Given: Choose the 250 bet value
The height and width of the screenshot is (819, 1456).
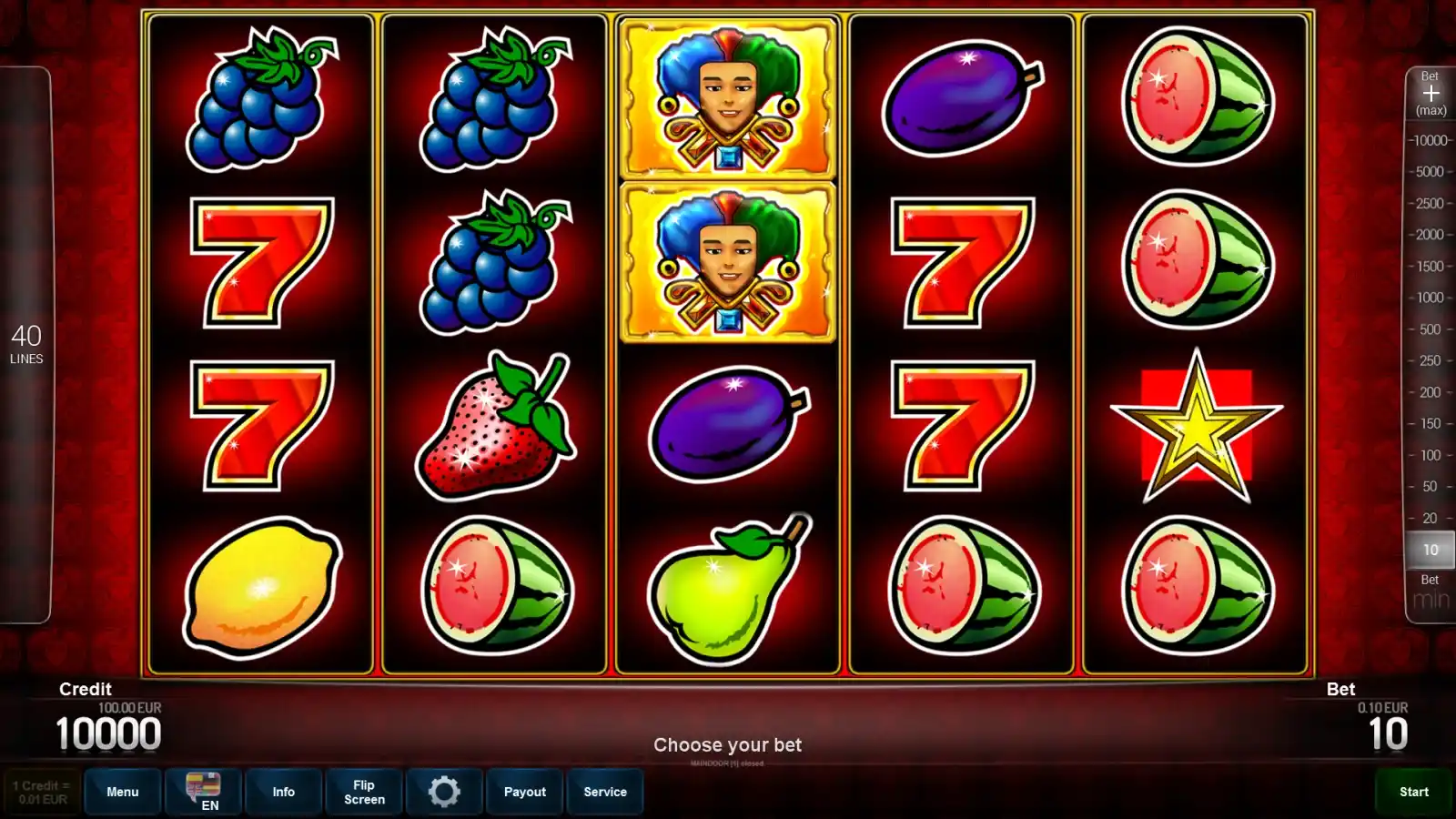Looking at the screenshot, I should coord(1431,360).
